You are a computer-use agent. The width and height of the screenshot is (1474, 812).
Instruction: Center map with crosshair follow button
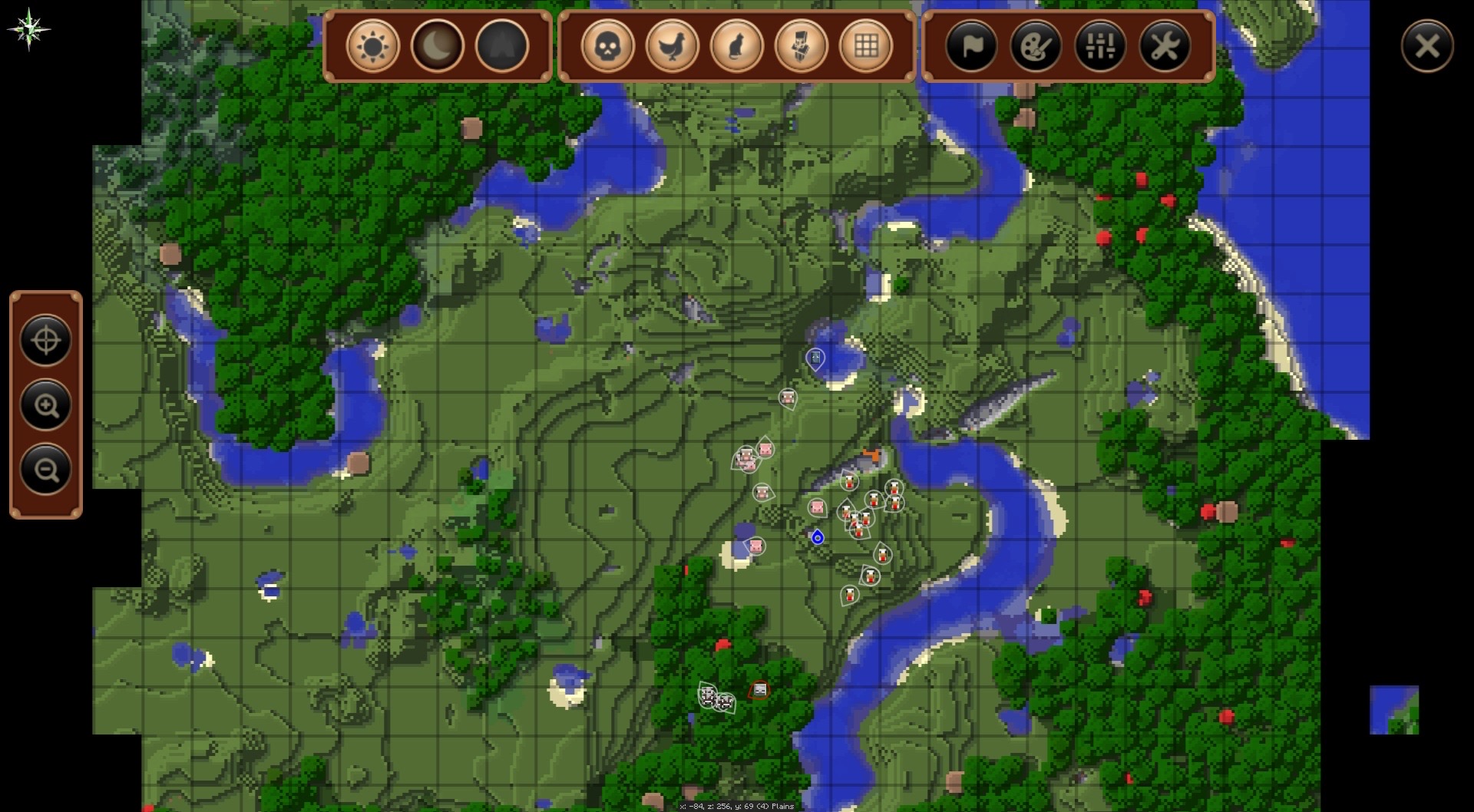tap(46, 340)
